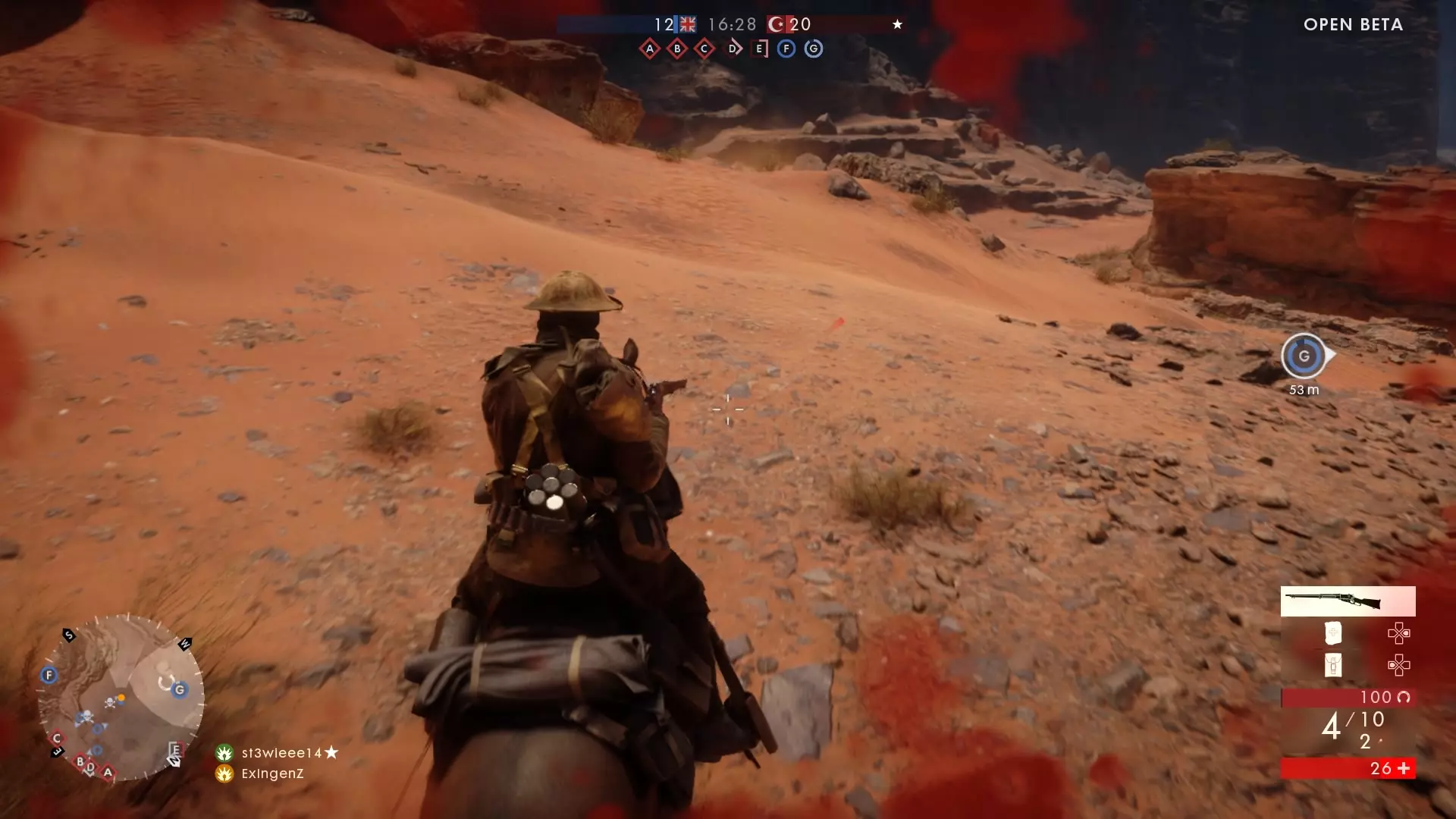Choose squad member ExIngenZ
1456x819 pixels.
272,773
